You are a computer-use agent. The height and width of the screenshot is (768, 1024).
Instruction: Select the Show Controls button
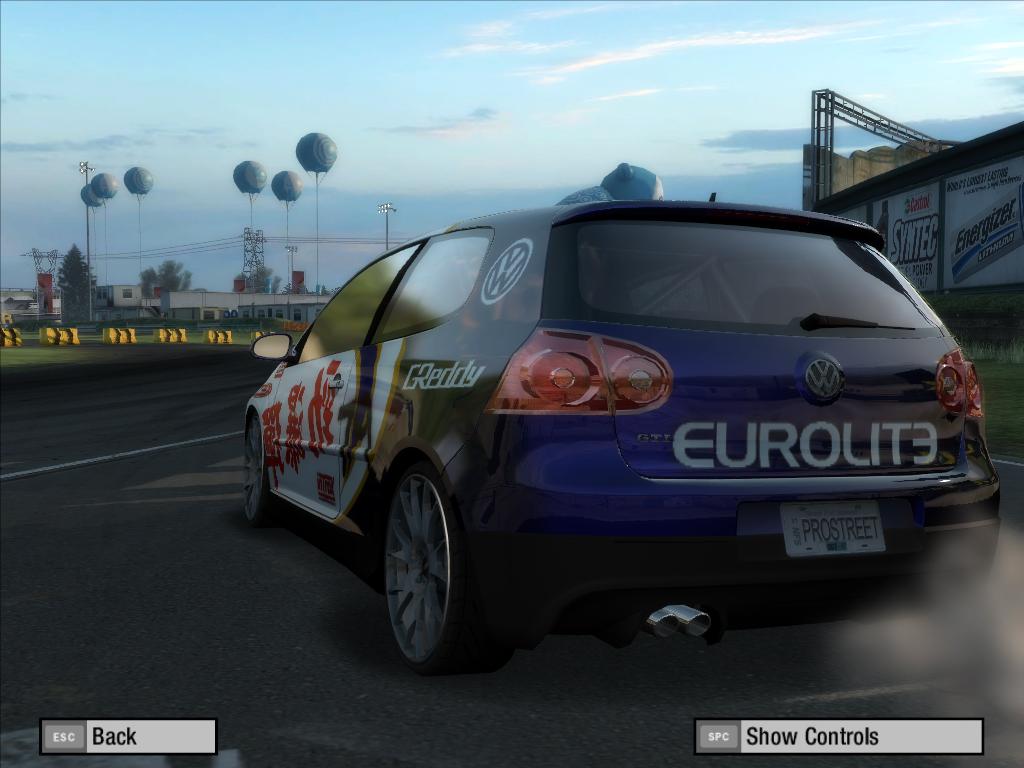[x=838, y=737]
